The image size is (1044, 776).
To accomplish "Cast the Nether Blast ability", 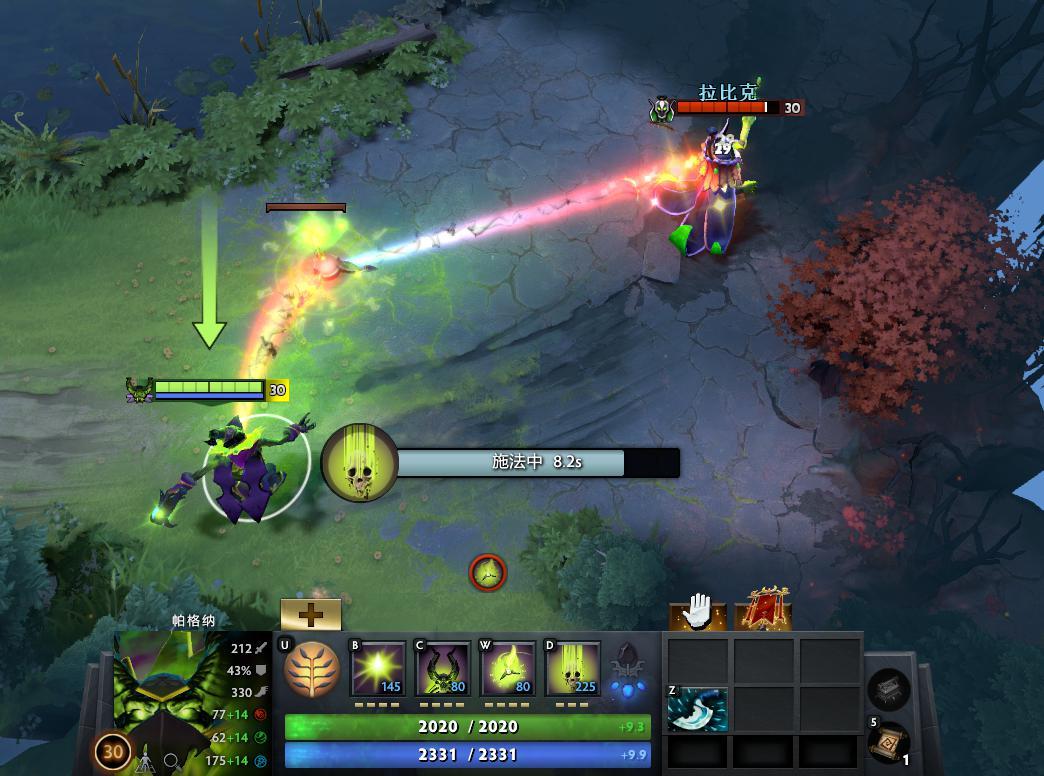I will click(x=378, y=668).
